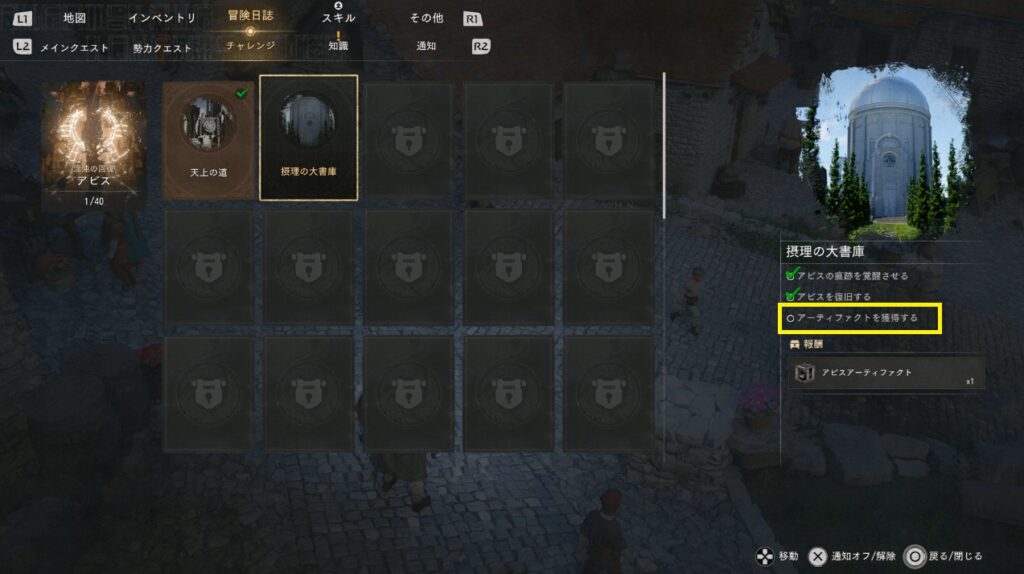Select the 冒険日誌 journal tab
1024x574 pixels.
[250, 17]
